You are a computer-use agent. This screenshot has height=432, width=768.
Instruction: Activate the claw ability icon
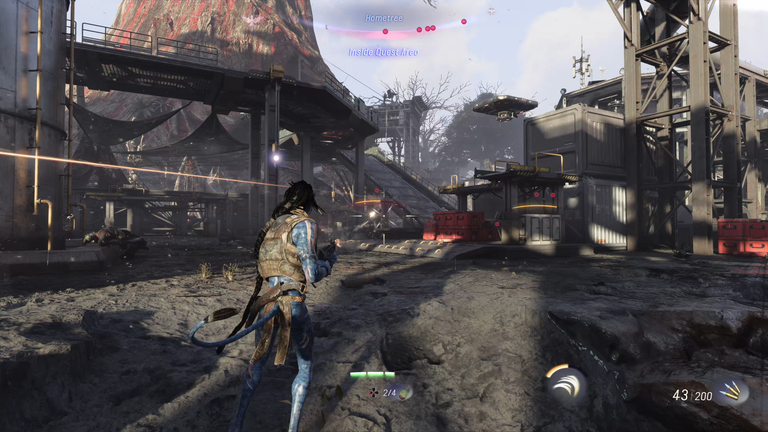[565, 386]
